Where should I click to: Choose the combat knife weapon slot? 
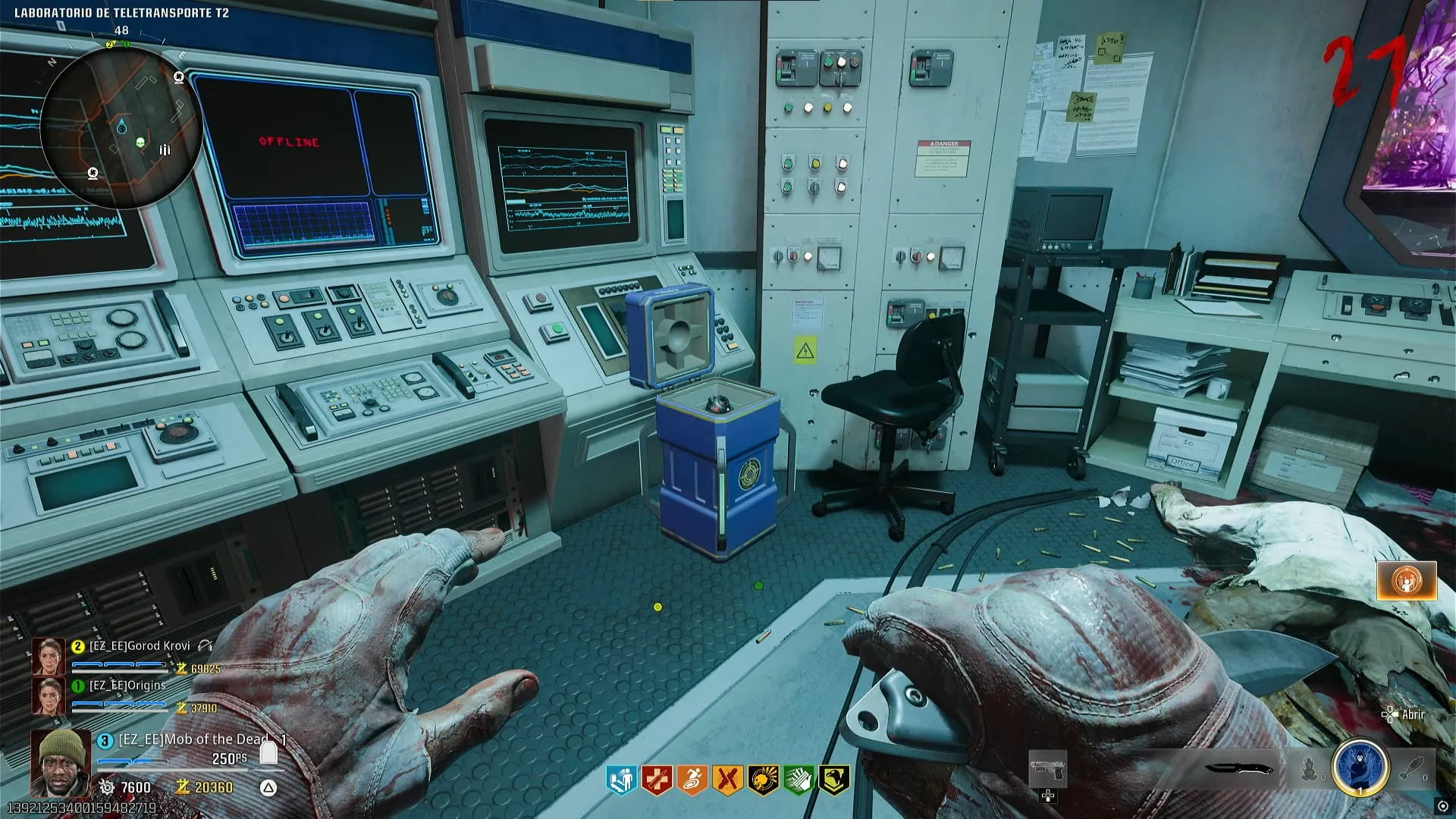coord(1239,769)
